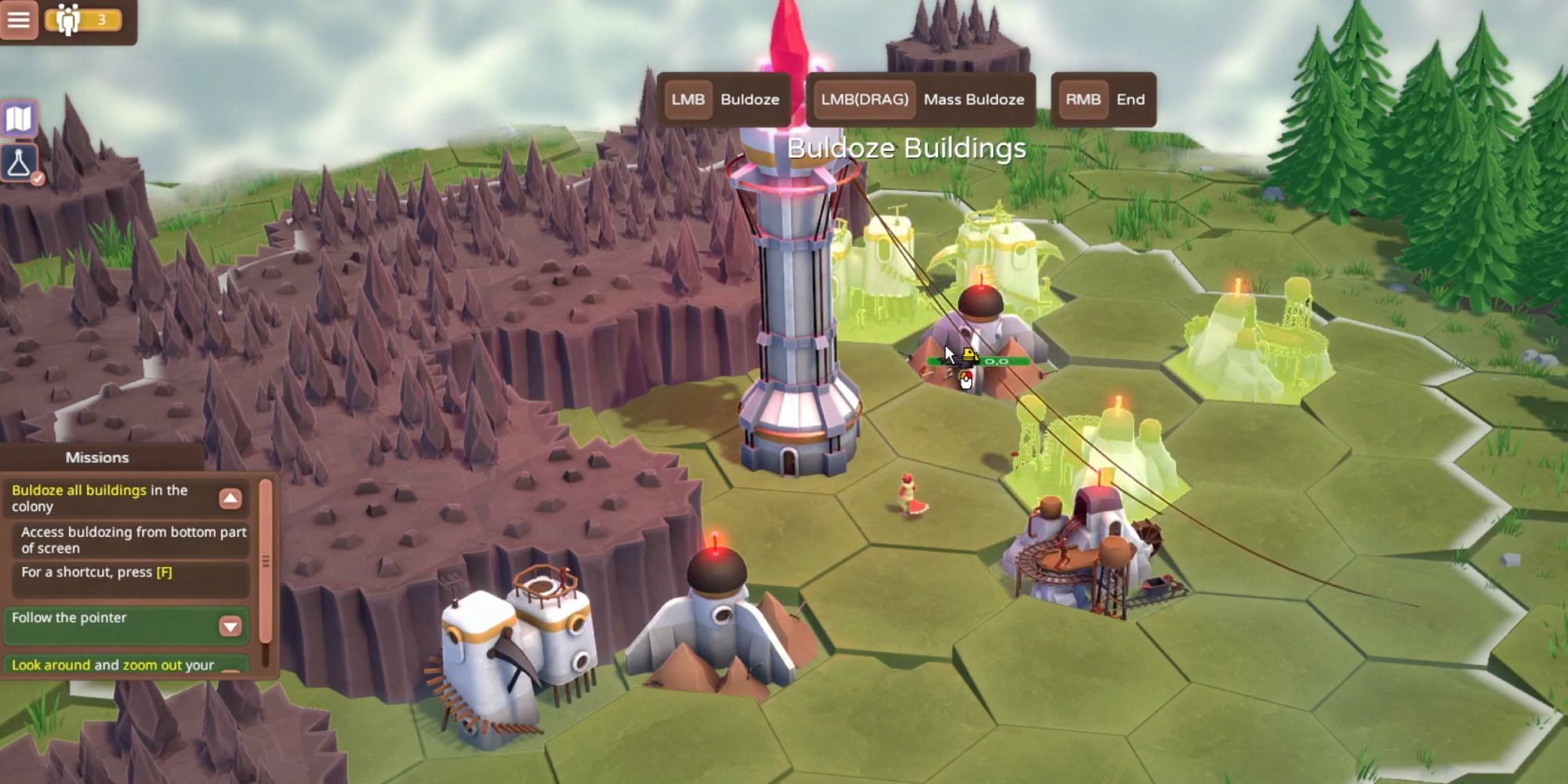Open the research flask icon
This screenshot has width=1568, height=784.
[19, 163]
